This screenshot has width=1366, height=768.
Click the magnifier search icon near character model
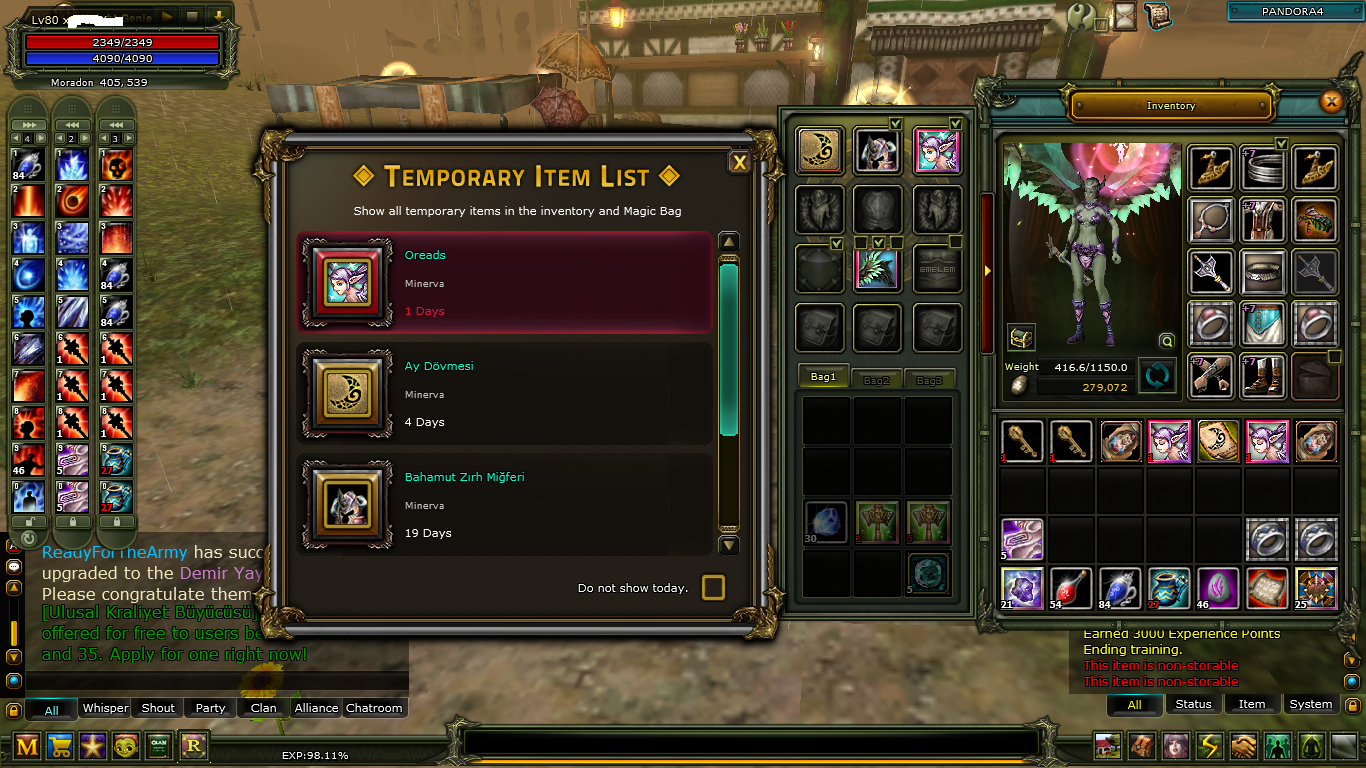click(x=1166, y=340)
